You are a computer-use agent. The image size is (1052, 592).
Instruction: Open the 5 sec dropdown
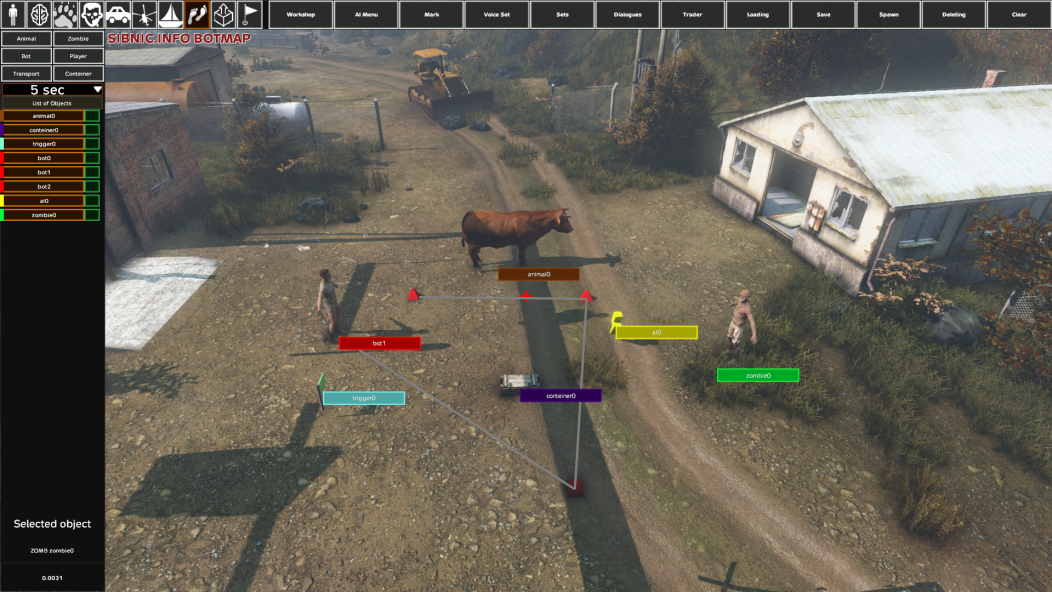pyautogui.click(x=52, y=90)
